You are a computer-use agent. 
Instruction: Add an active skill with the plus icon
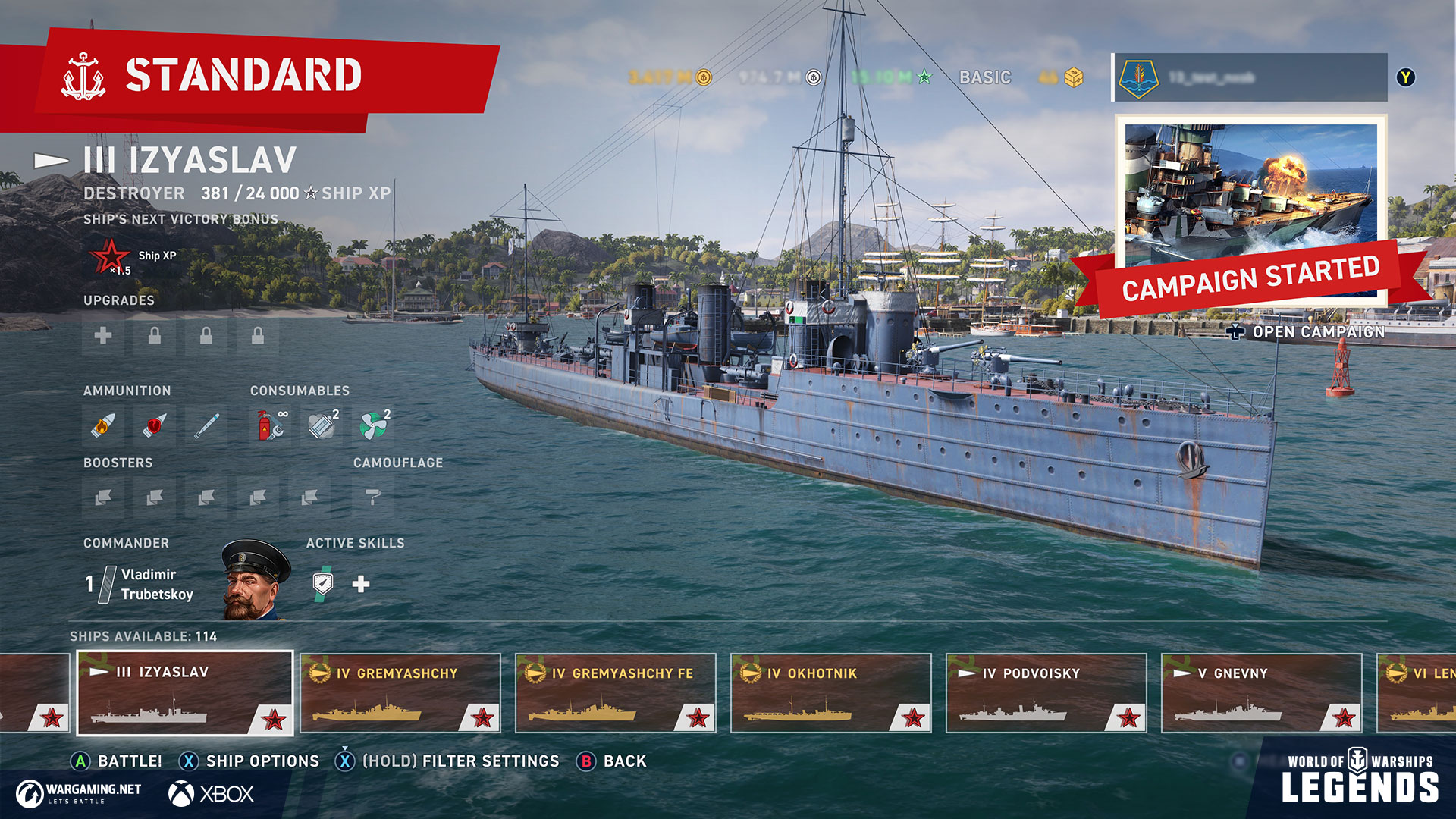tap(361, 583)
